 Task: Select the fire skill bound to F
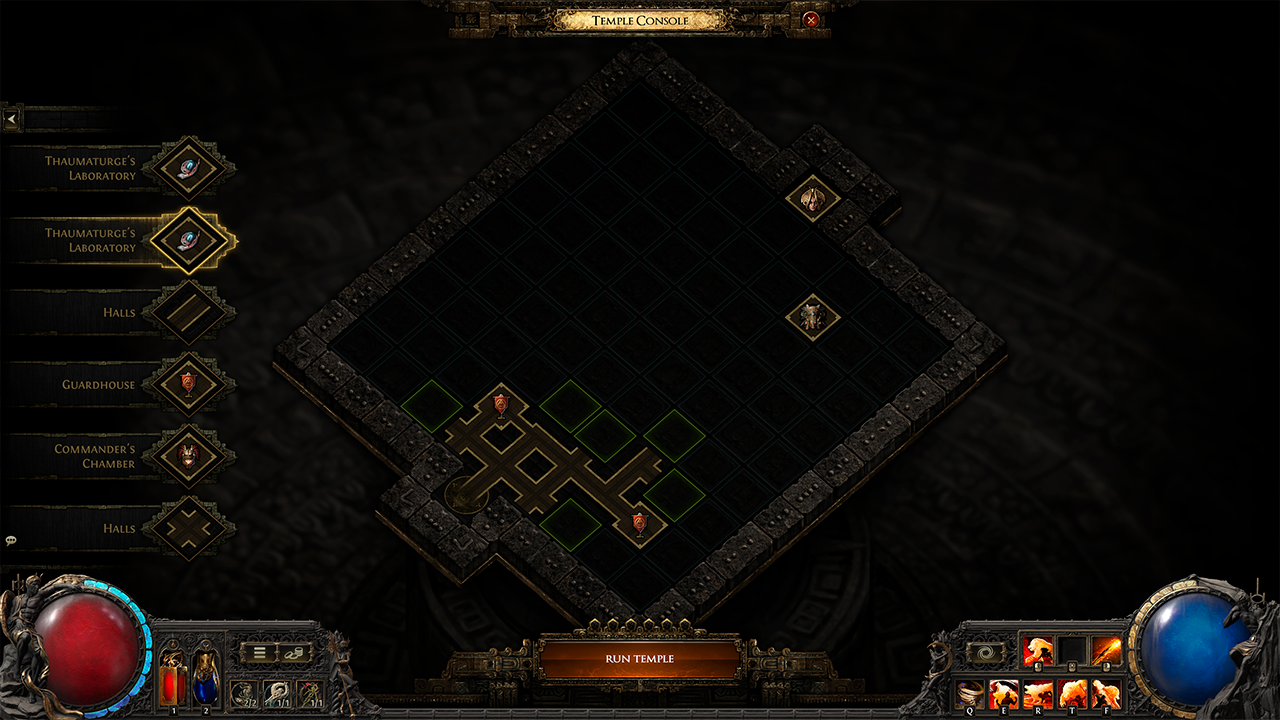[1107, 693]
